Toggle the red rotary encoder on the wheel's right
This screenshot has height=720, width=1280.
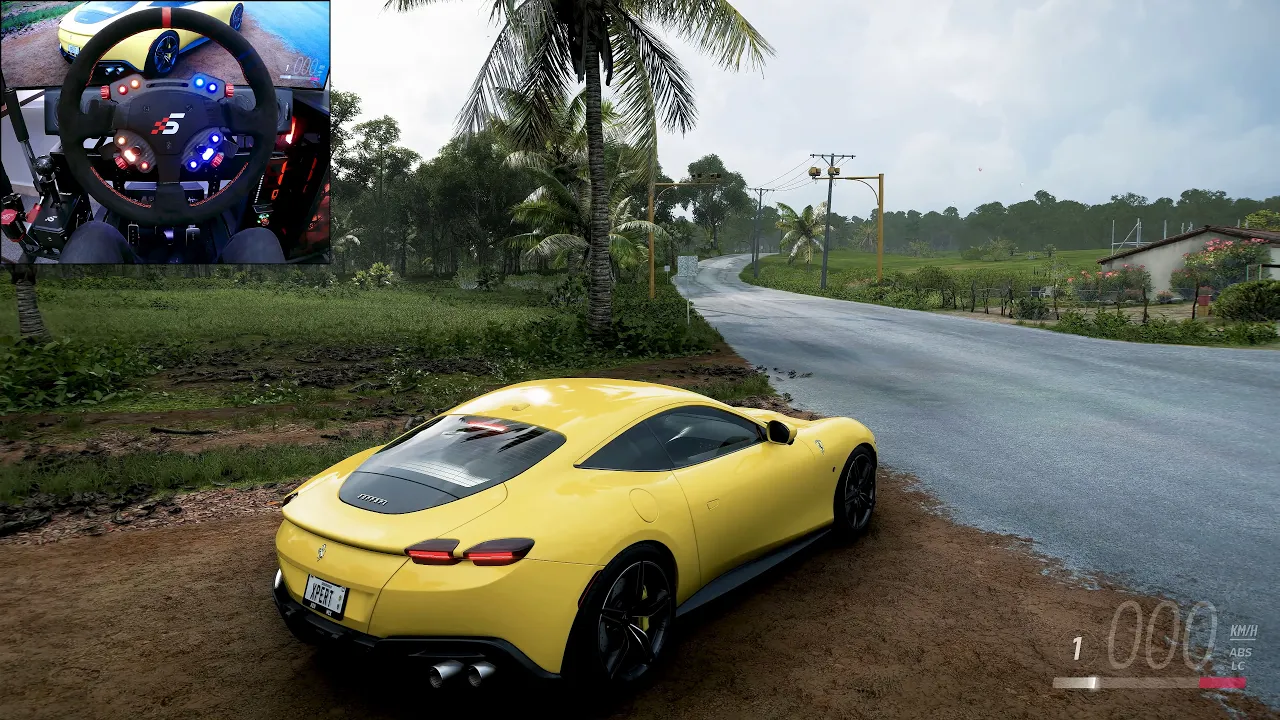click(228, 91)
